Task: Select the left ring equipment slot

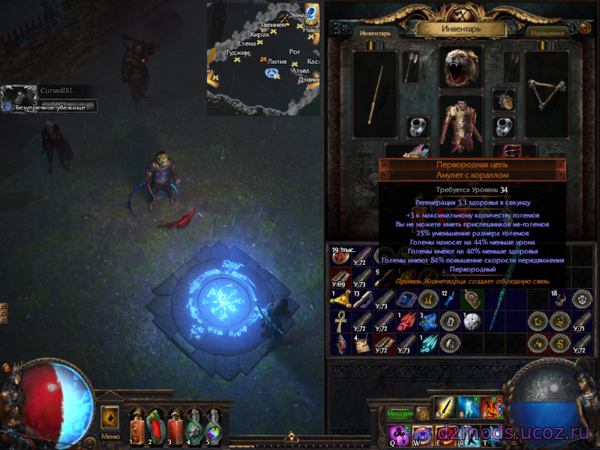Action: pyautogui.click(x=416, y=127)
